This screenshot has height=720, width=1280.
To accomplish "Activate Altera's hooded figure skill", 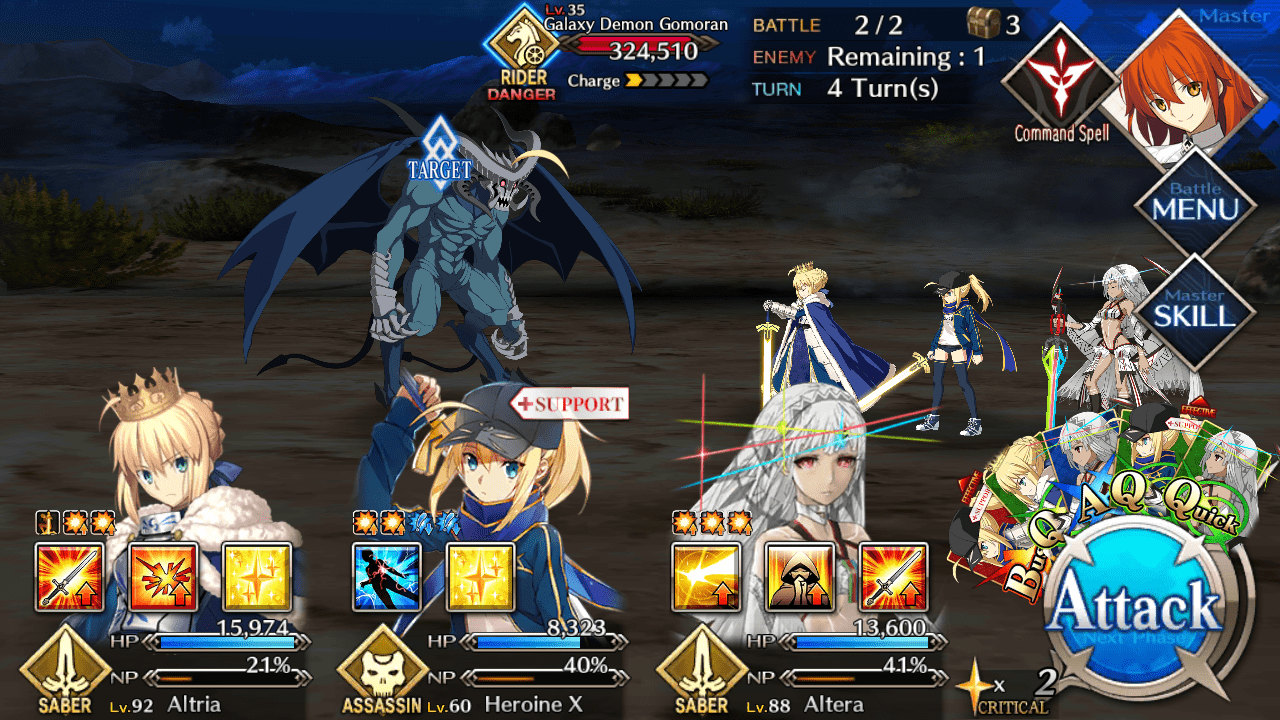I will tap(800, 577).
